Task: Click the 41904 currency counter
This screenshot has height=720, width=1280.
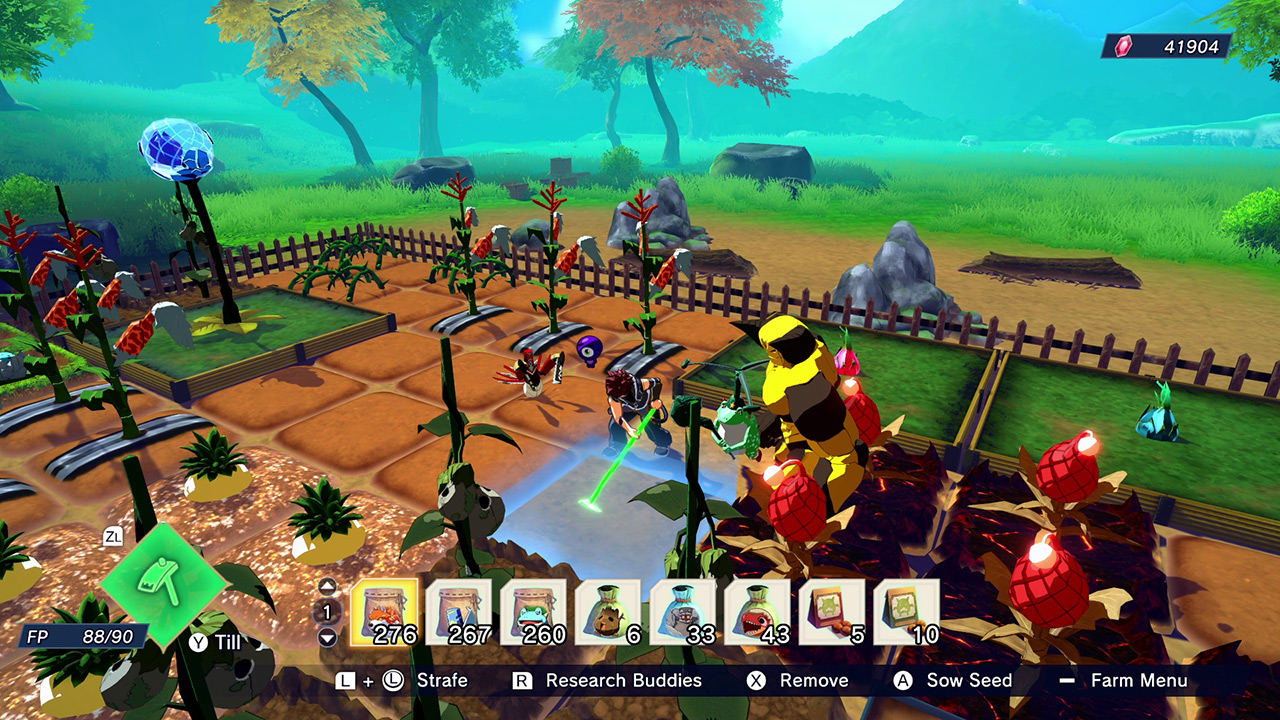Action: click(x=1195, y=43)
